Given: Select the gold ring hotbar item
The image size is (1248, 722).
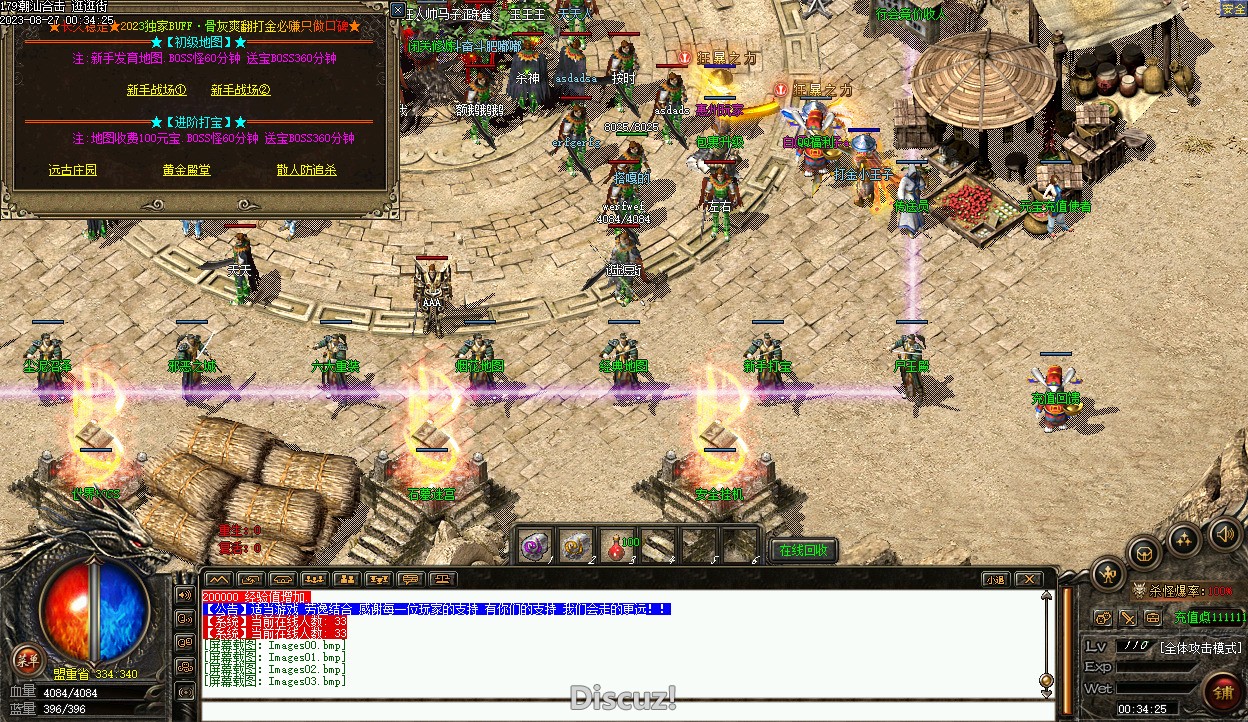Looking at the screenshot, I should pos(576,546).
